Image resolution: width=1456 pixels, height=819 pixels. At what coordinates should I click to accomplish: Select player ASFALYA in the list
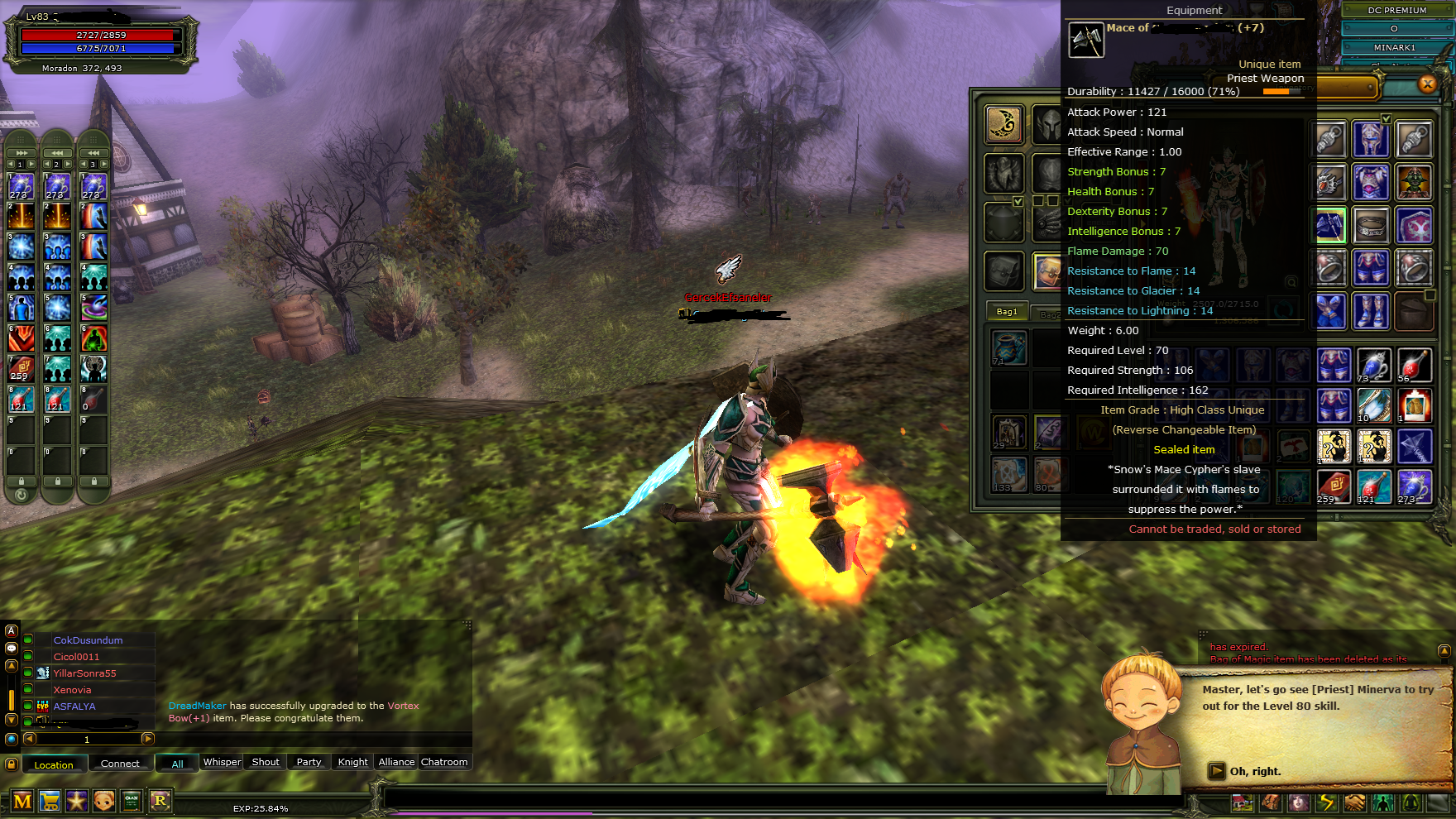(74, 706)
